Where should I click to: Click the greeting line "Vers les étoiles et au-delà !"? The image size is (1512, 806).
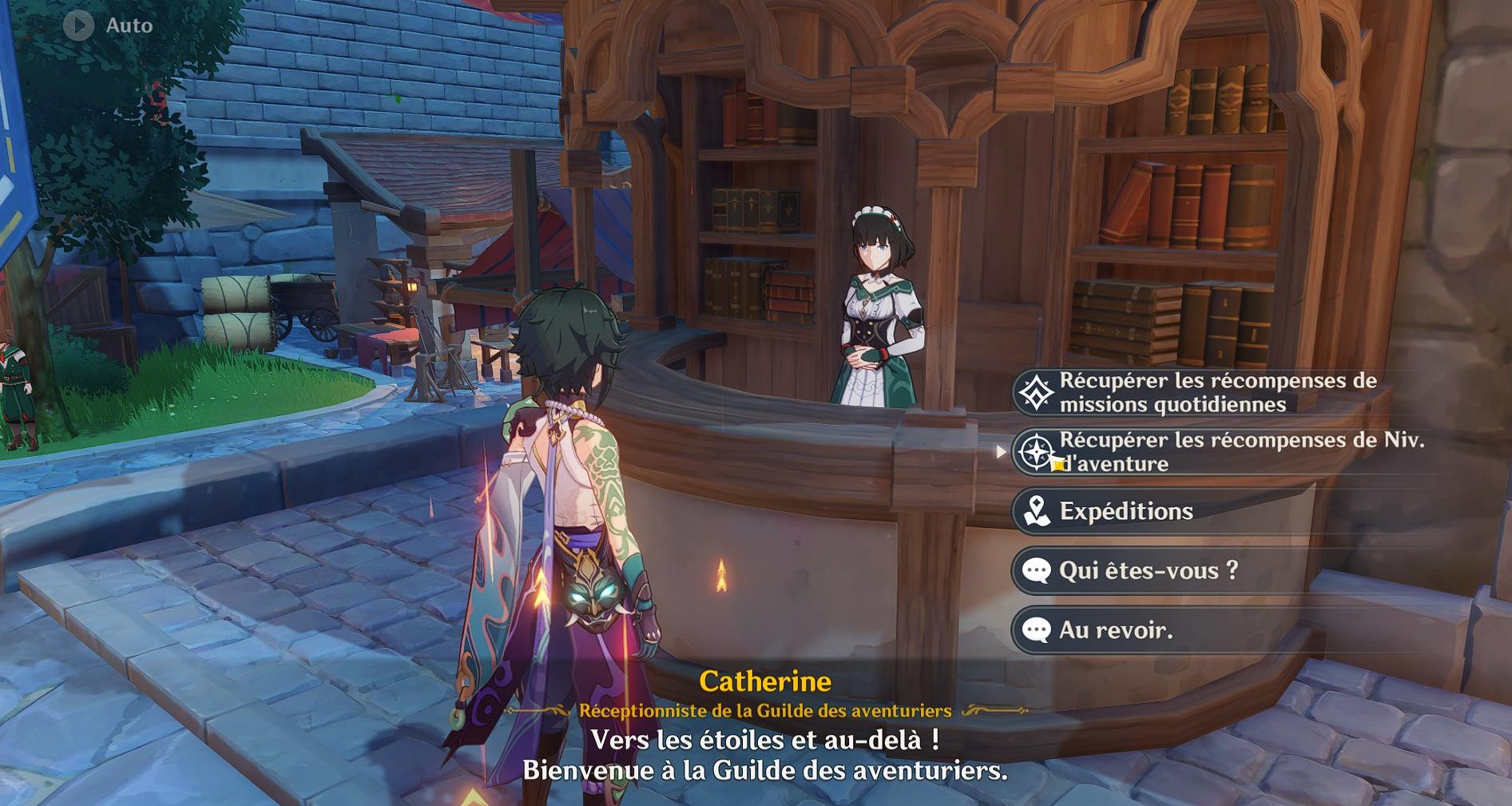coord(767,740)
